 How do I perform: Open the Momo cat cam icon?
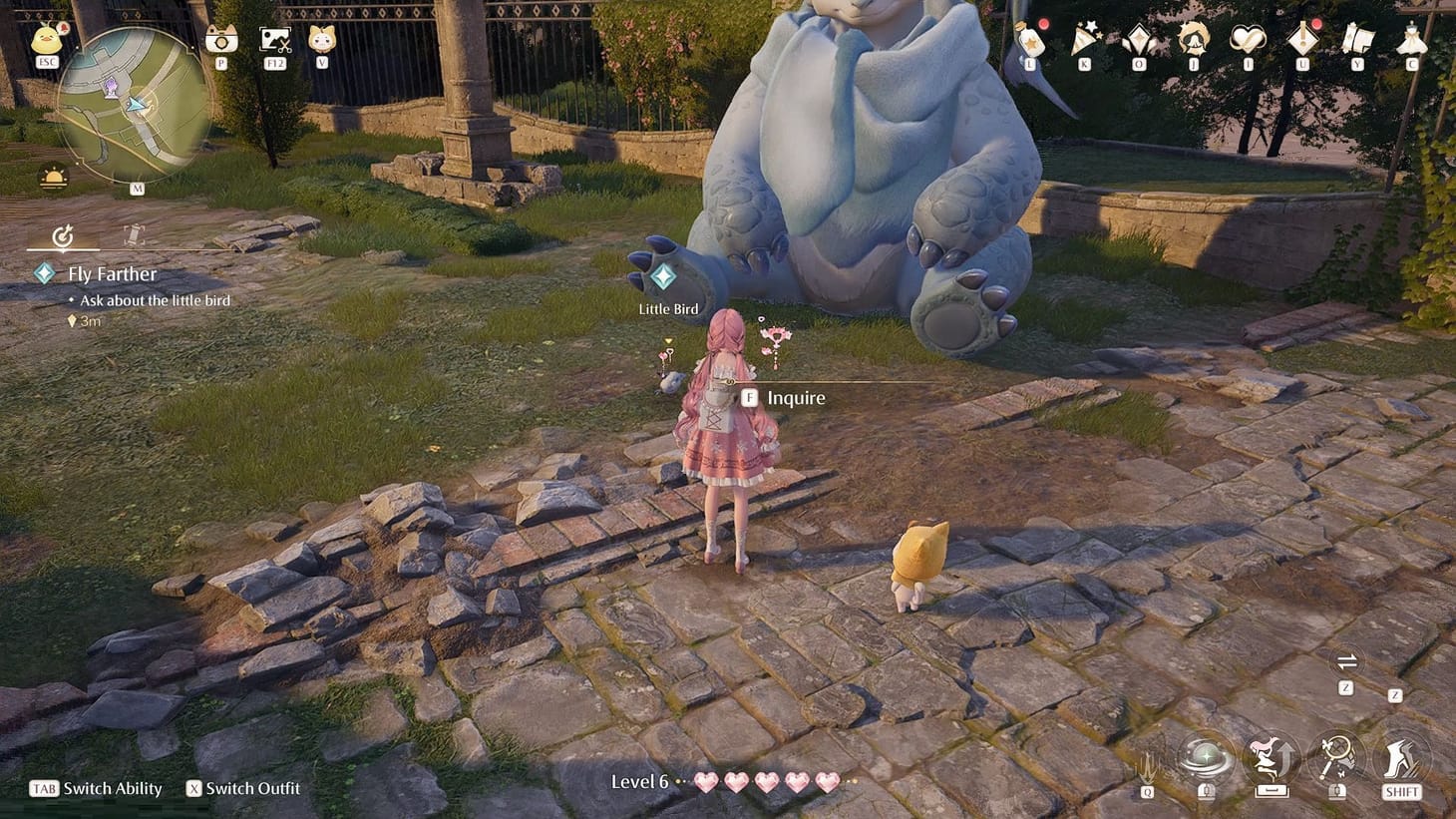click(321, 40)
